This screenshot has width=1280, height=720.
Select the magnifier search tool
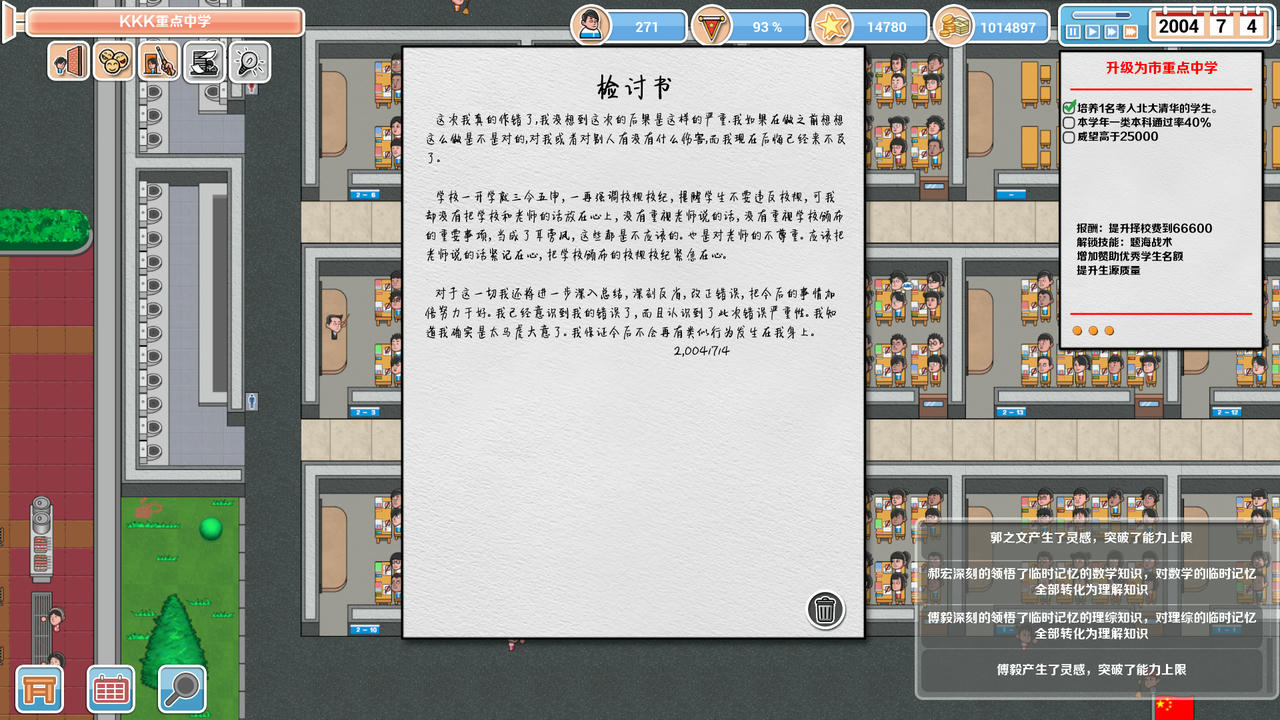(182, 689)
